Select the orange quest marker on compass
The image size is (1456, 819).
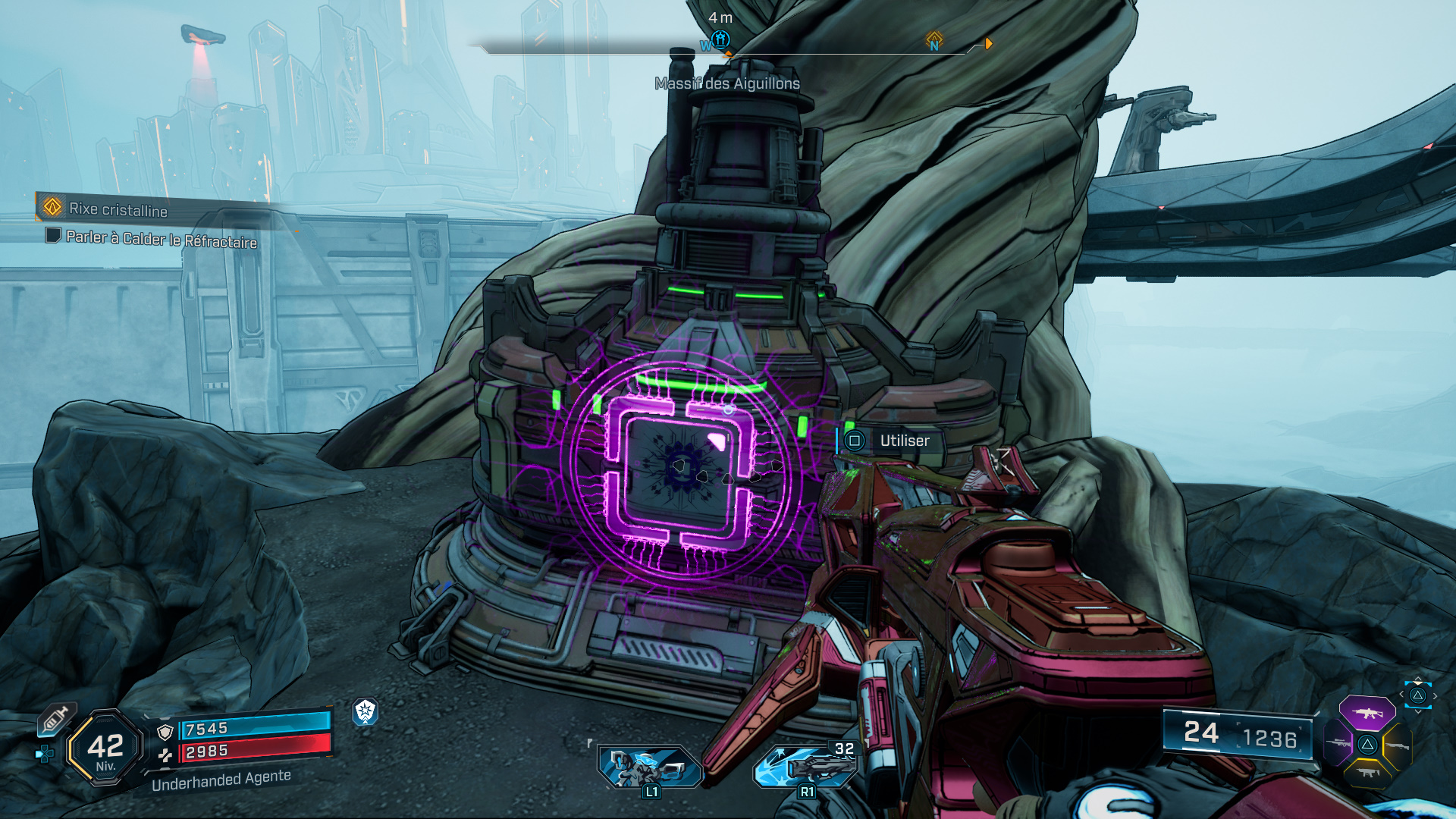[934, 40]
